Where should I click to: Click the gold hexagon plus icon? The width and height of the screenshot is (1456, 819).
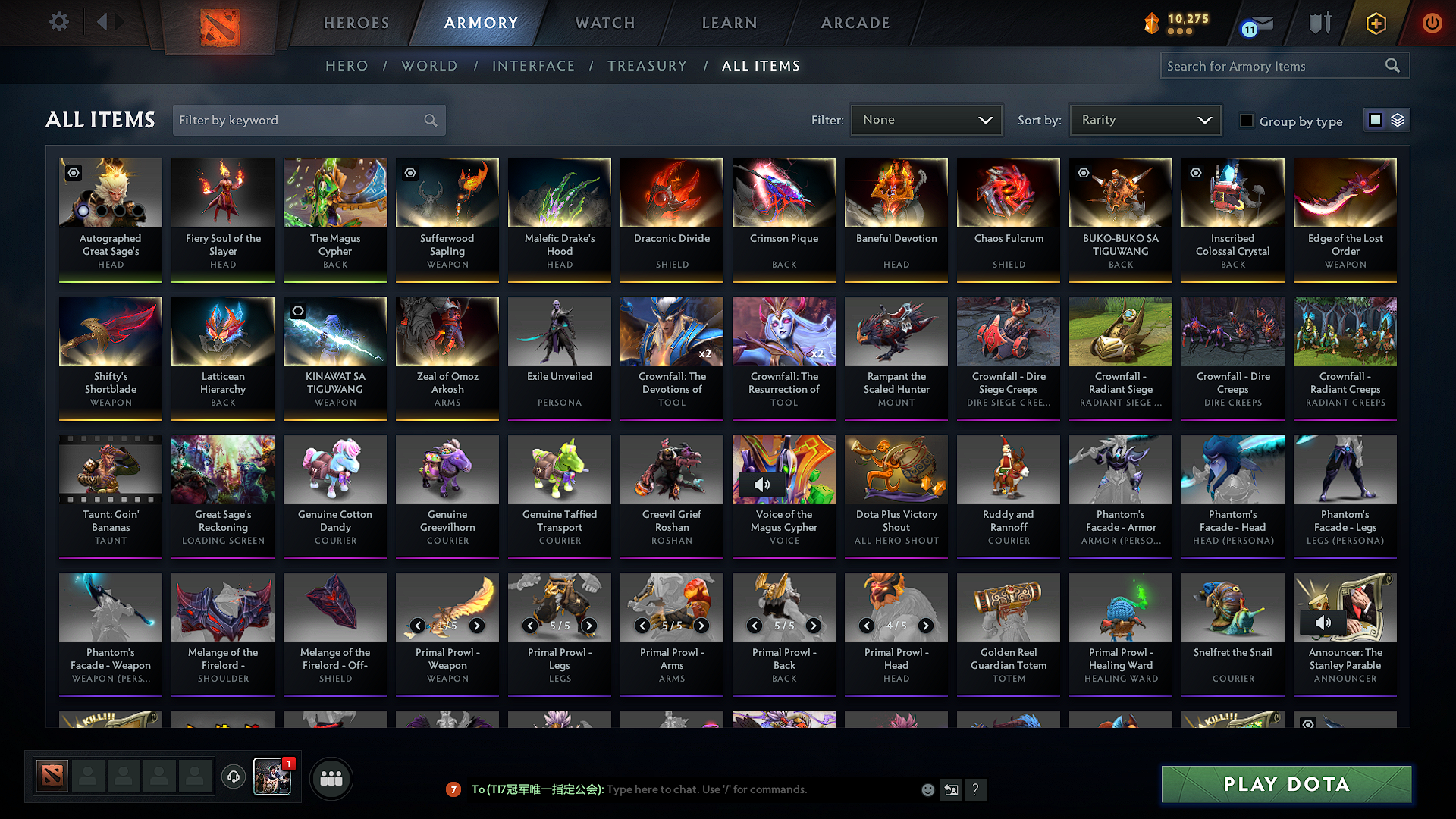[1375, 23]
